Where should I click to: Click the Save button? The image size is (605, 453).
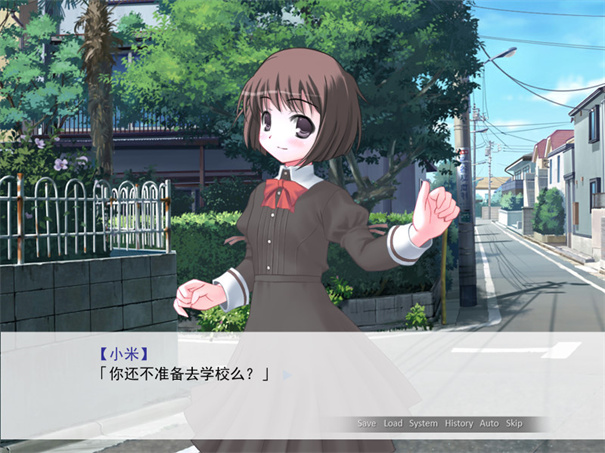[x=367, y=423]
